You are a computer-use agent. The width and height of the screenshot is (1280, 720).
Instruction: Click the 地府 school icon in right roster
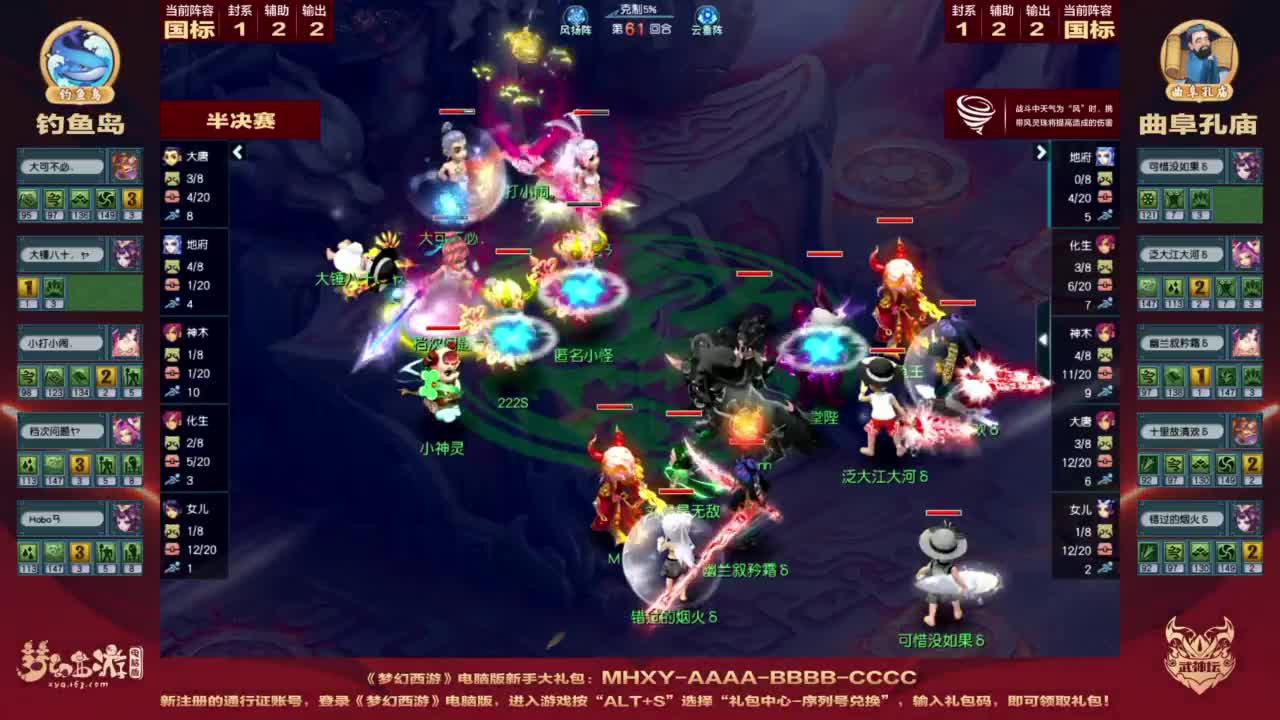pyautogui.click(x=1104, y=157)
